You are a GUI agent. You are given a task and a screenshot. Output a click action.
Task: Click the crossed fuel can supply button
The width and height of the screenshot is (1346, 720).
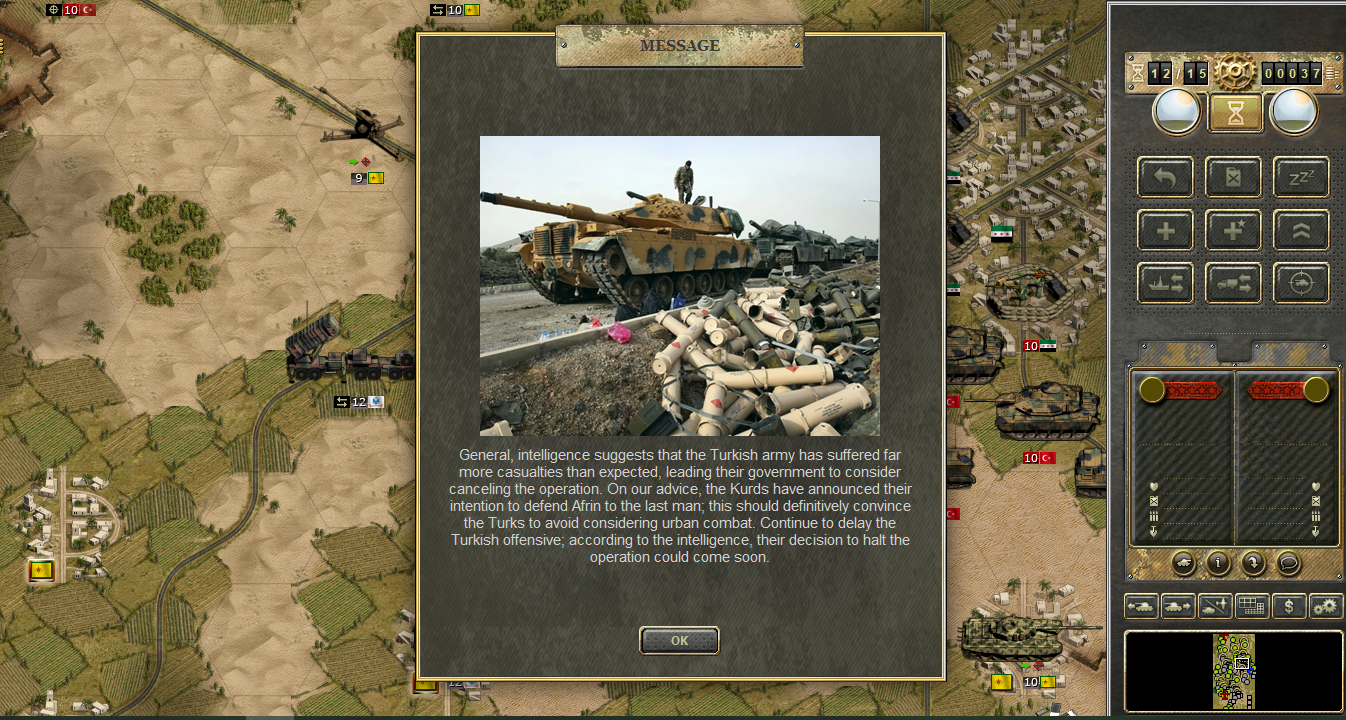point(1233,178)
